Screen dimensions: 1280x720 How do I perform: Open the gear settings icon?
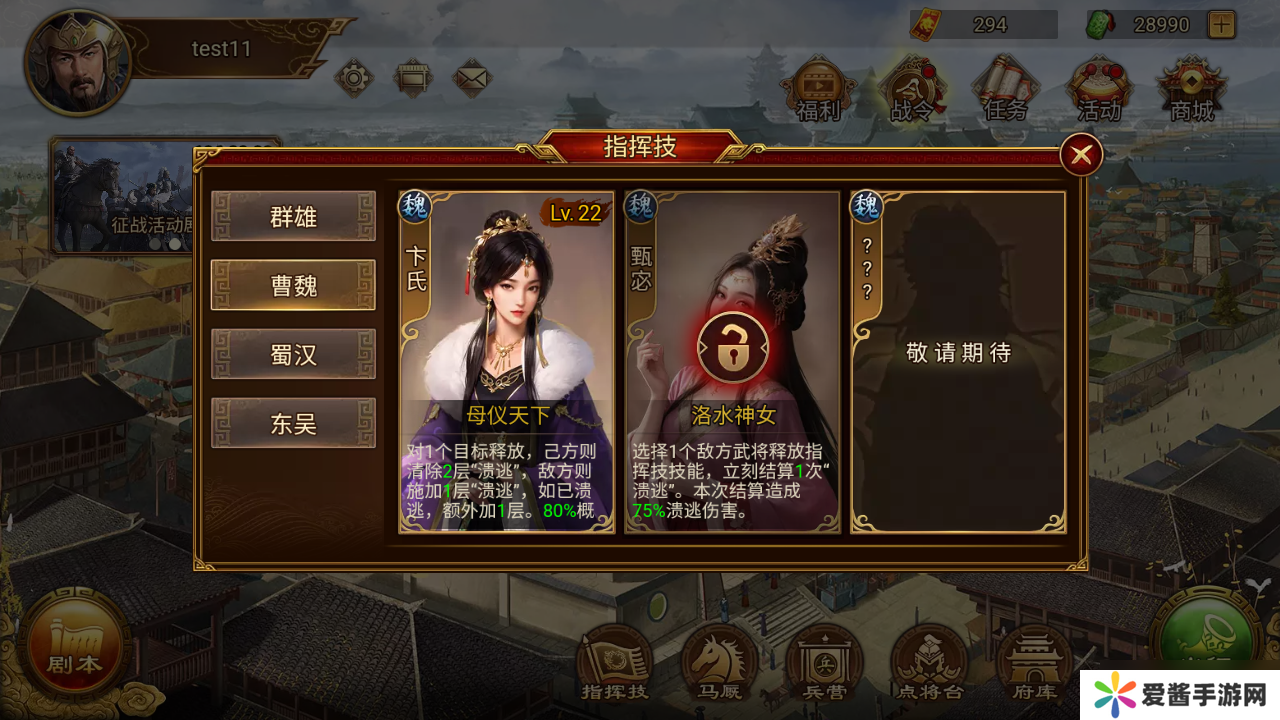point(353,77)
